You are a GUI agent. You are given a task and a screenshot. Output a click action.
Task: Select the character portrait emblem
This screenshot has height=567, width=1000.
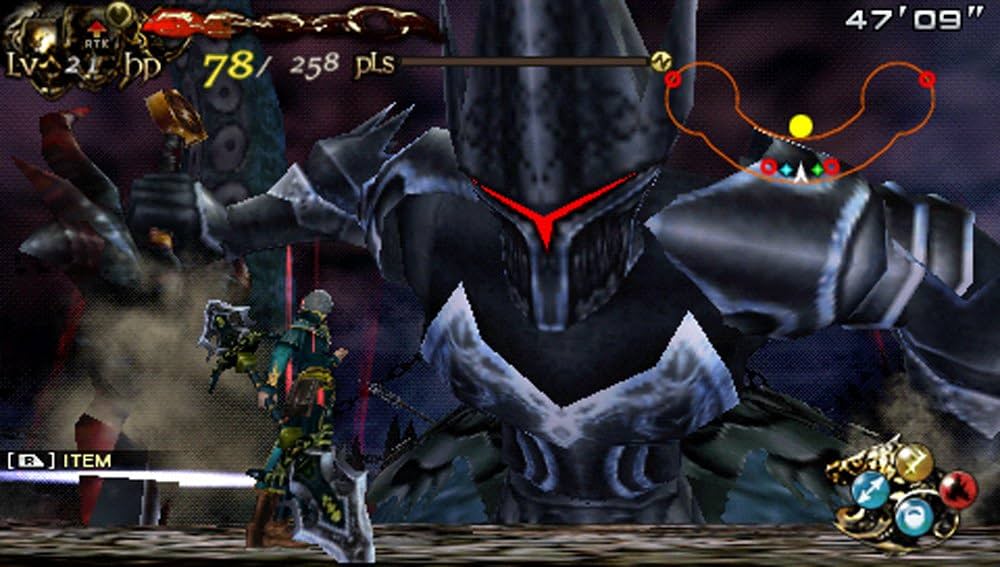(x=42, y=38)
